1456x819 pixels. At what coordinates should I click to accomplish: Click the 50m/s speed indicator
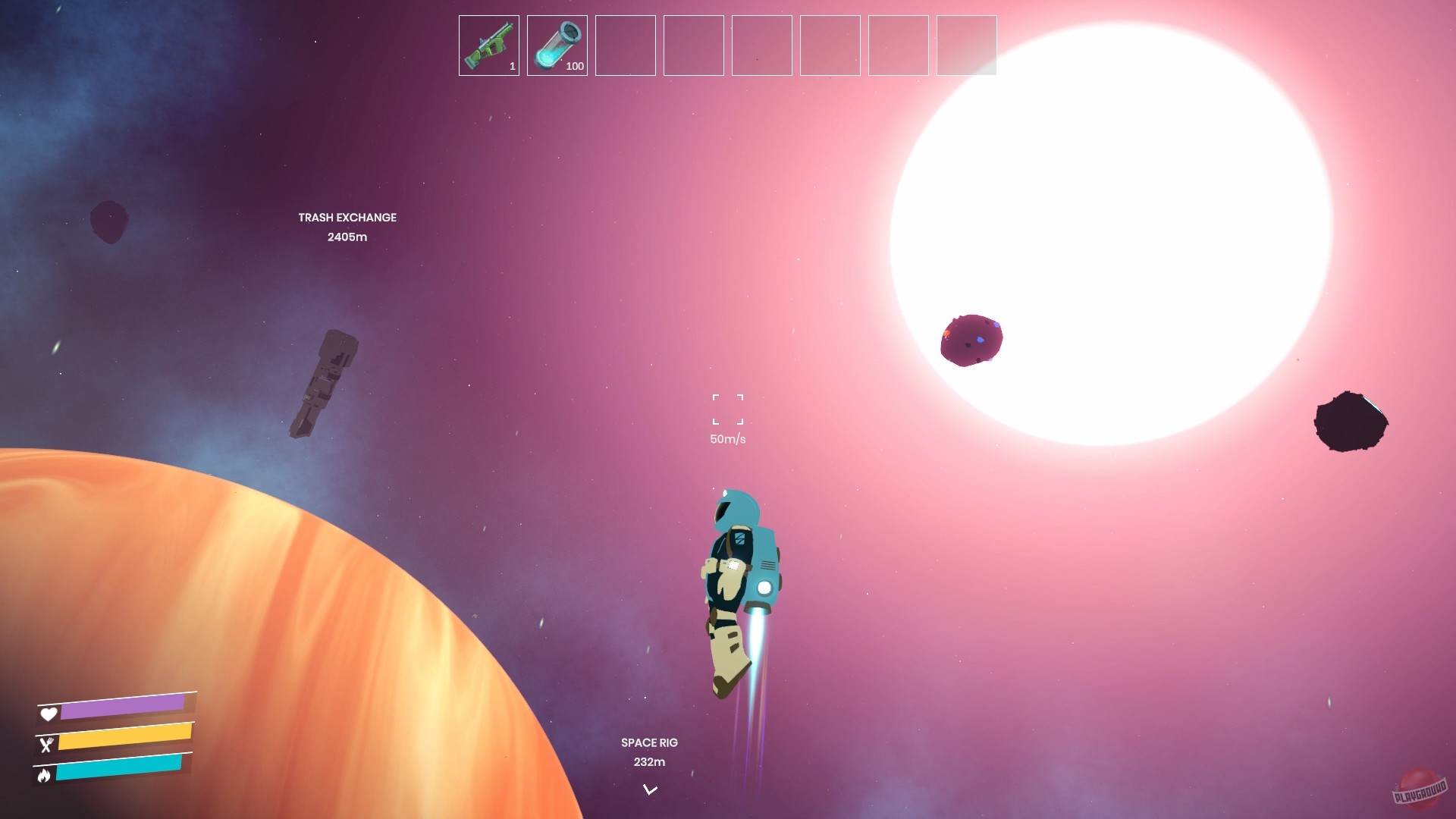726,438
